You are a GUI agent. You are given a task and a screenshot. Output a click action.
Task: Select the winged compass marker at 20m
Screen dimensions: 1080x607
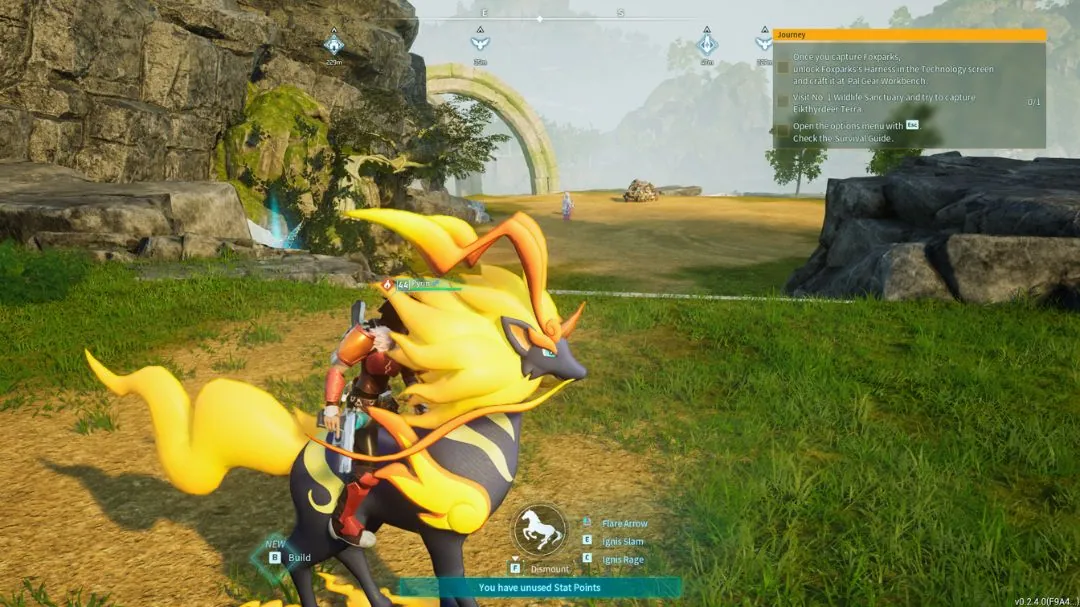[x=480, y=43]
